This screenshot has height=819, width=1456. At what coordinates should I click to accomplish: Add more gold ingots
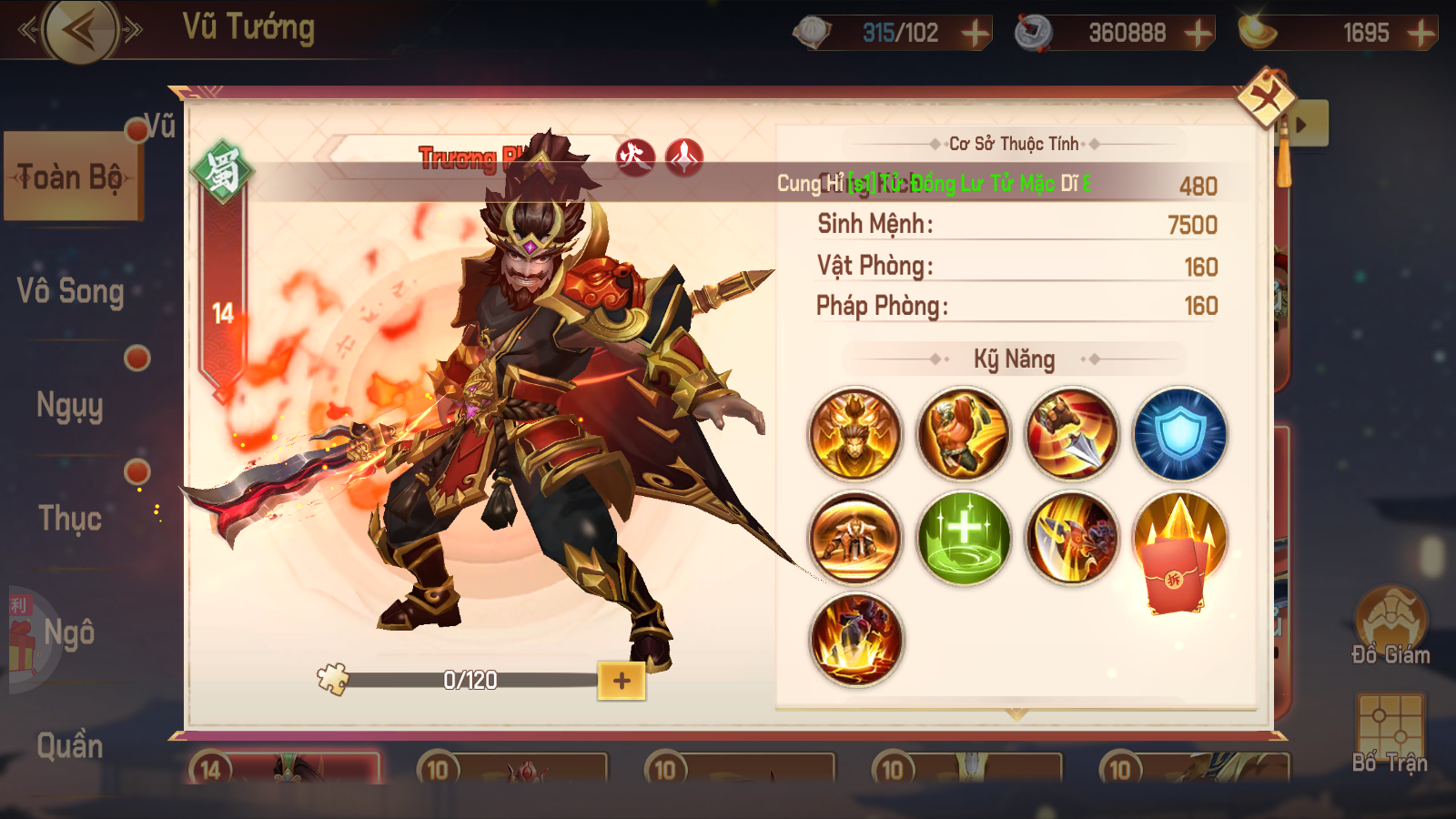[1421, 34]
